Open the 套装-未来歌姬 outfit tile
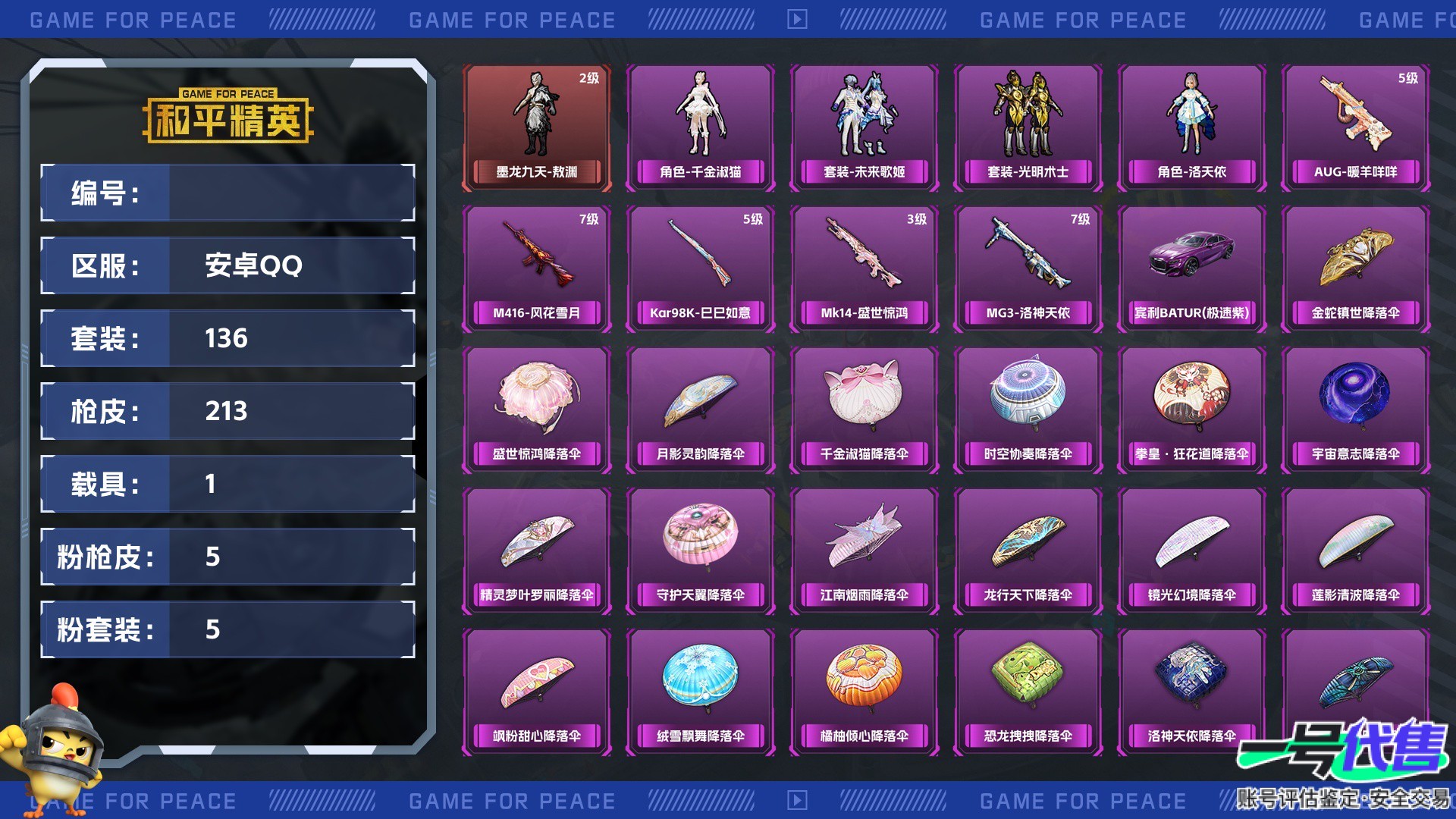The image size is (1456, 819). [x=864, y=127]
